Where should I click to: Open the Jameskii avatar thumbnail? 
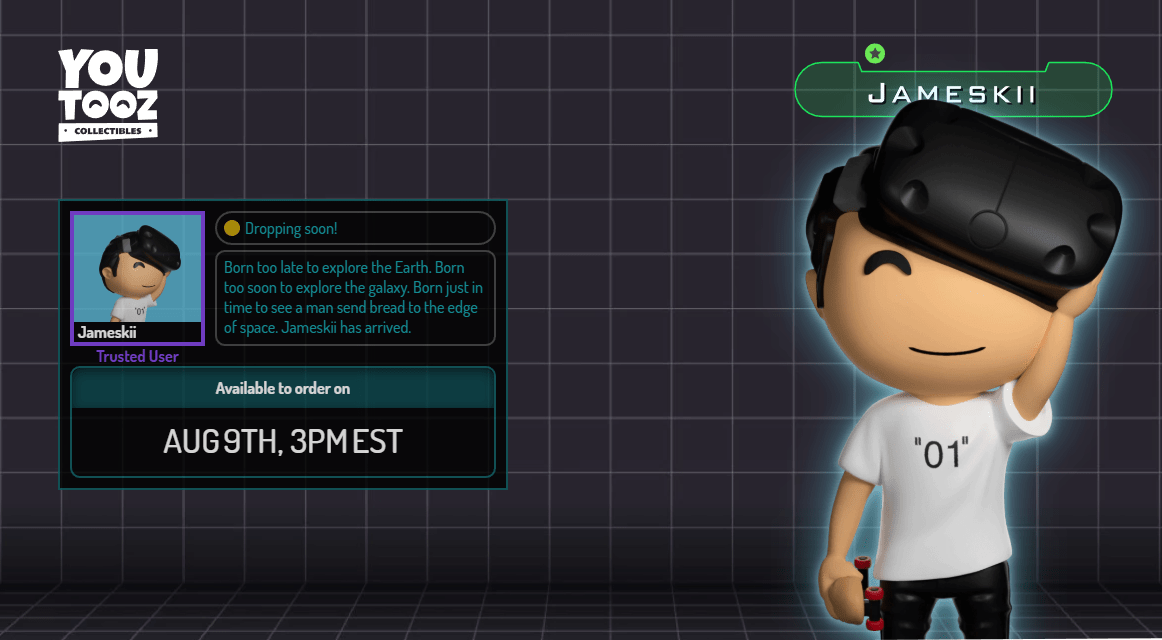tap(137, 275)
